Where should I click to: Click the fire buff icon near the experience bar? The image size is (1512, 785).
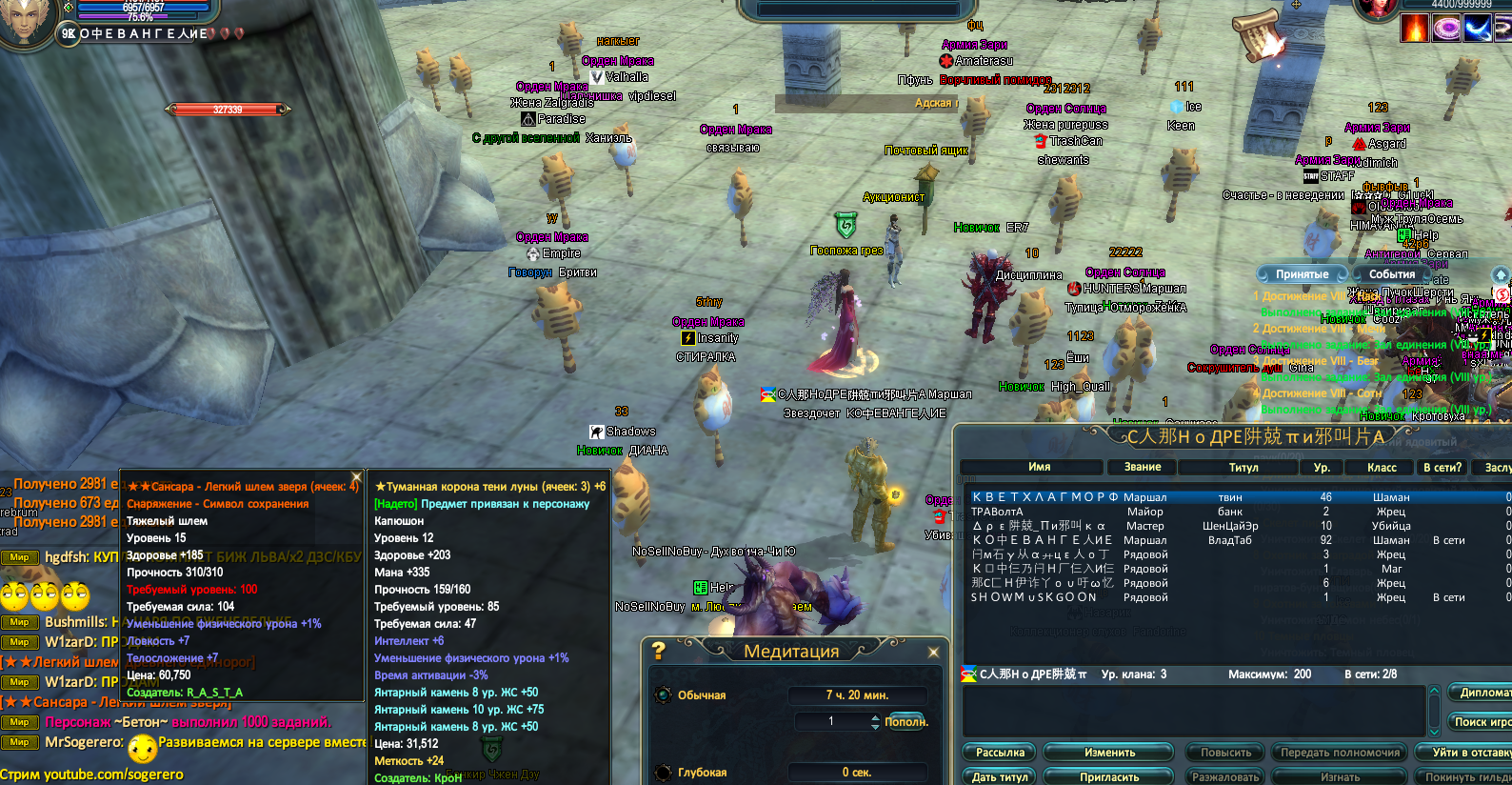click(1414, 27)
